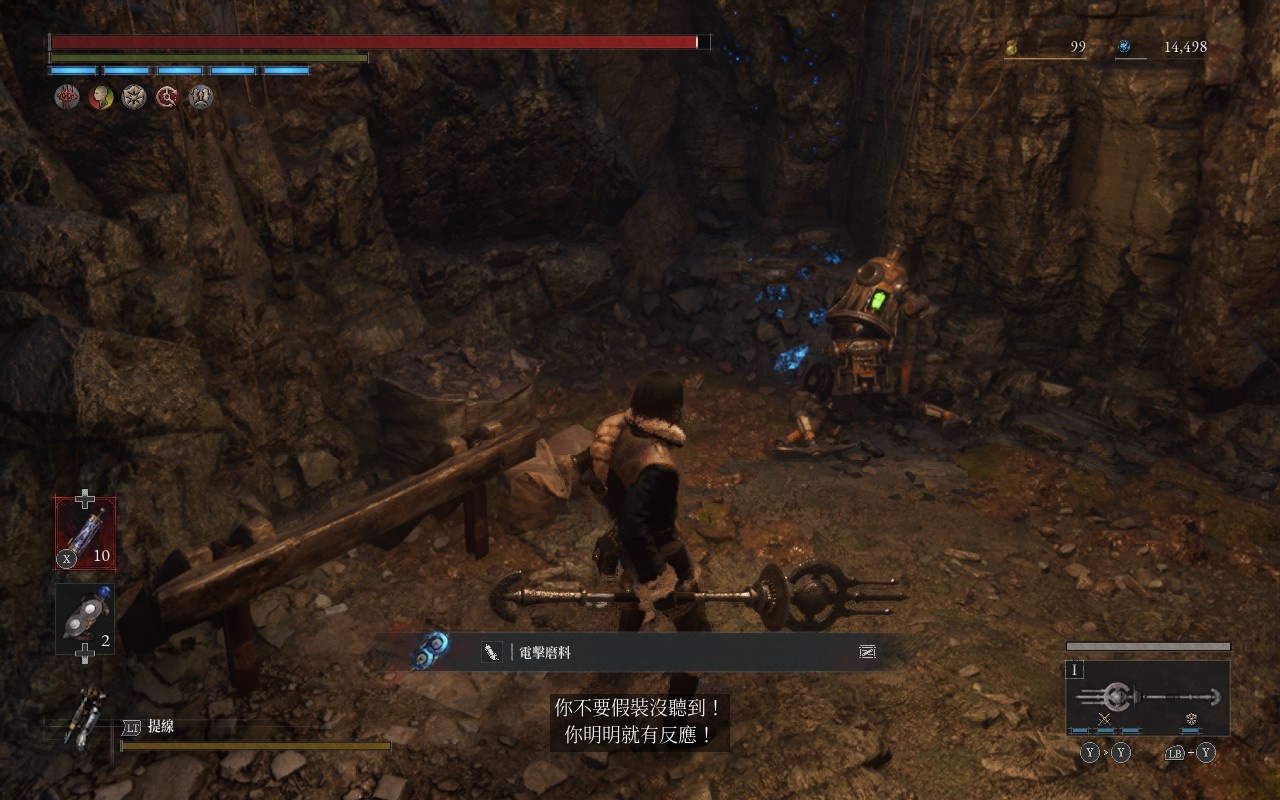Click the crossed swords blade fable art icon
The image size is (1280, 800).
(1105, 719)
